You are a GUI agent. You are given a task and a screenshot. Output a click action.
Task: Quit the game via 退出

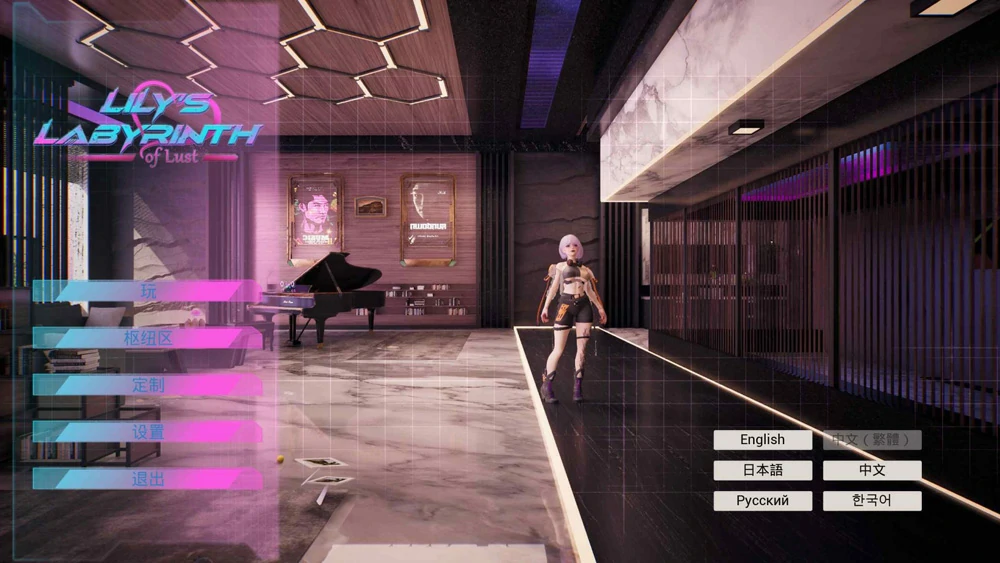pos(148,479)
